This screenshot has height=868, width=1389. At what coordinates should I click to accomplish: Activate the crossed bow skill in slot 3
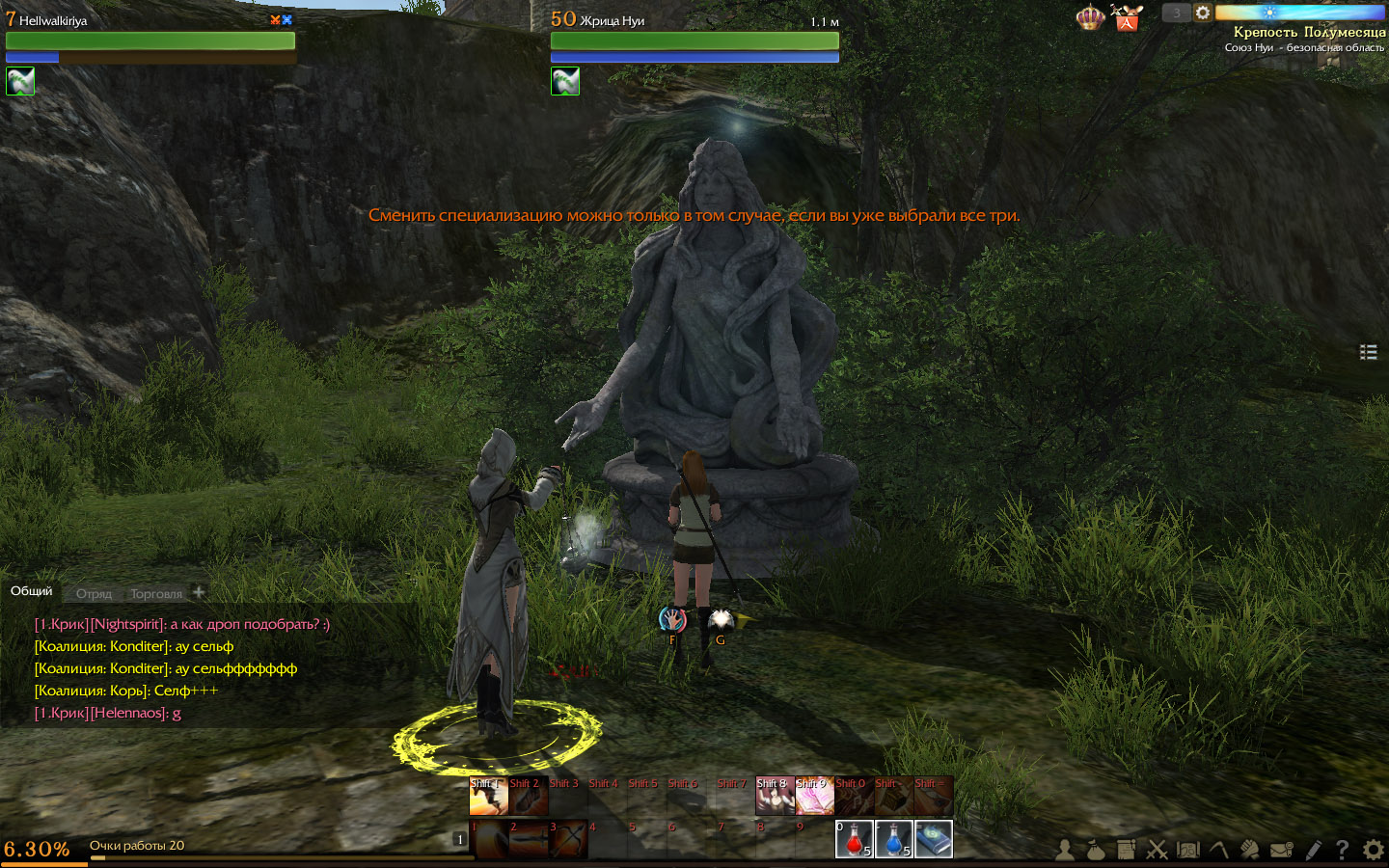[x=568, y=839]
